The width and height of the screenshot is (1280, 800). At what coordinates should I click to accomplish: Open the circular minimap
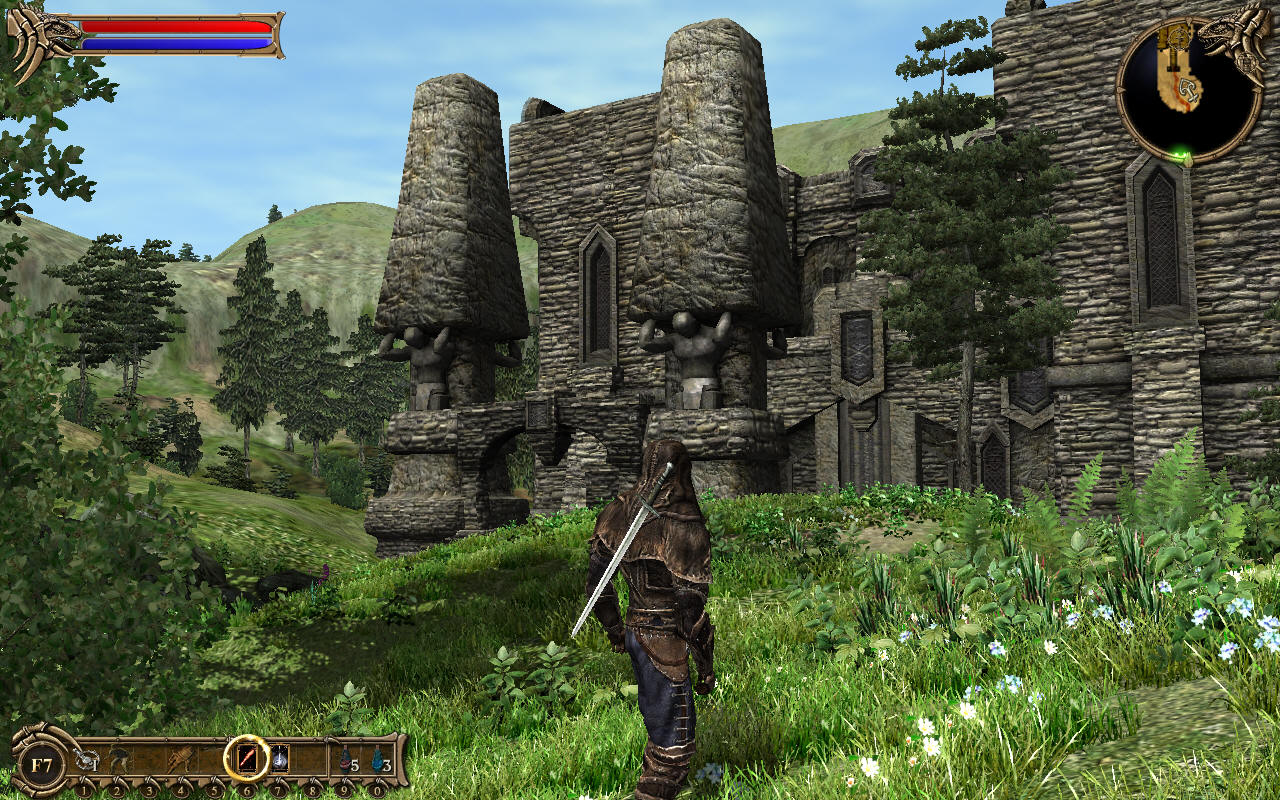1188,92
